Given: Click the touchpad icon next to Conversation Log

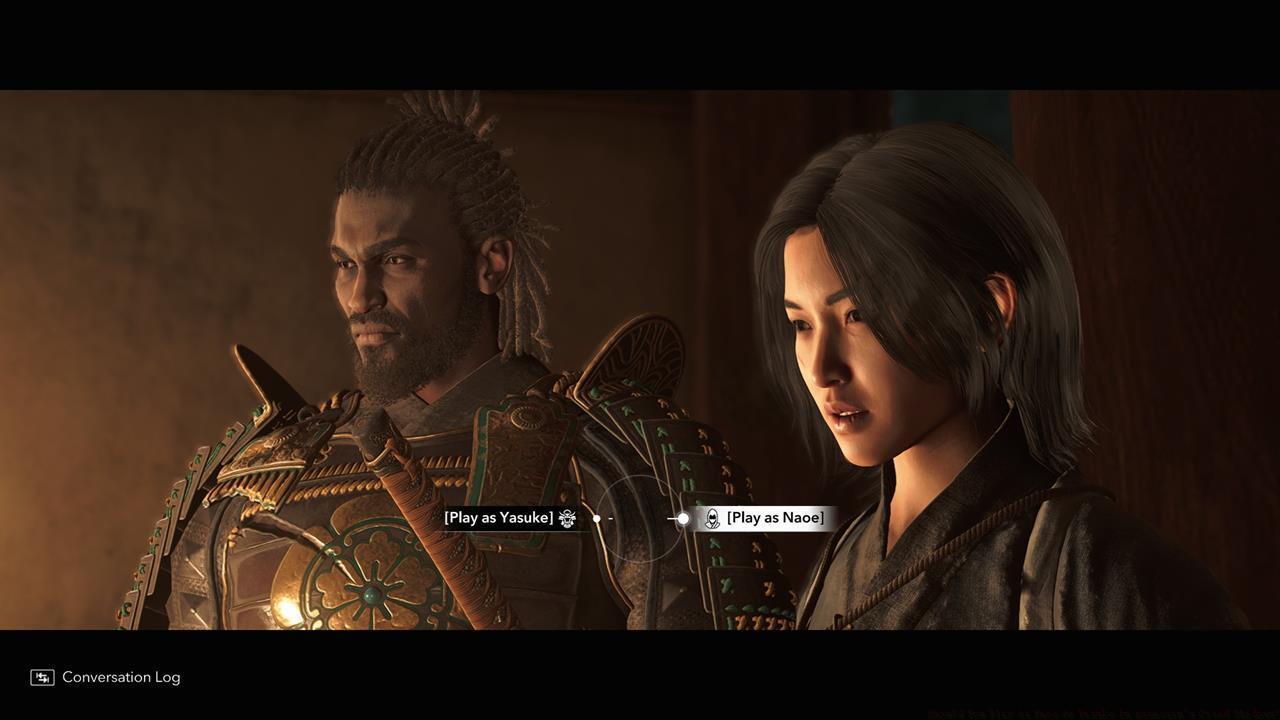Looking at the screenshot, I should point(40,677).
